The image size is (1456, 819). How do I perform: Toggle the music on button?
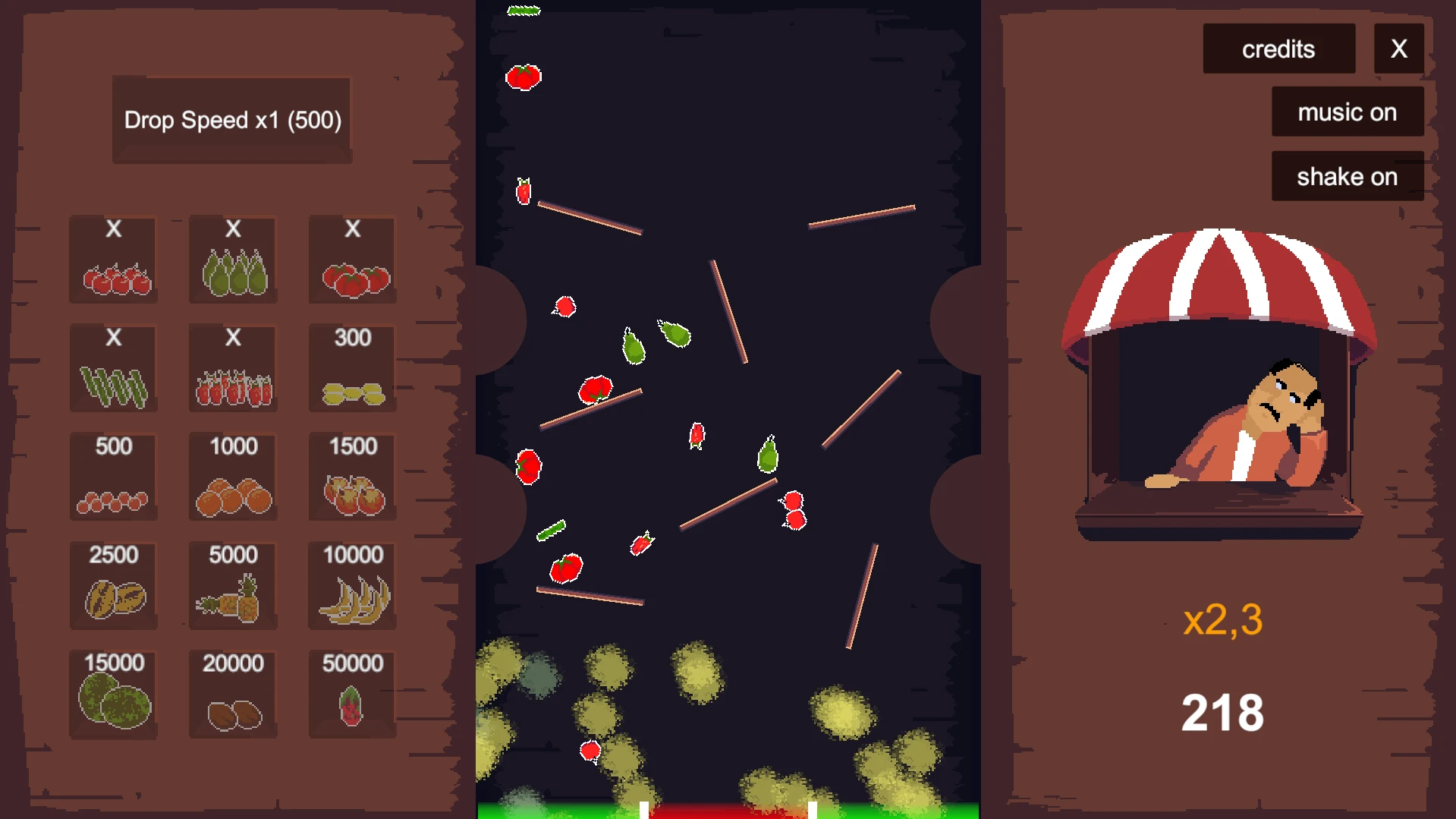[1347, 112]
